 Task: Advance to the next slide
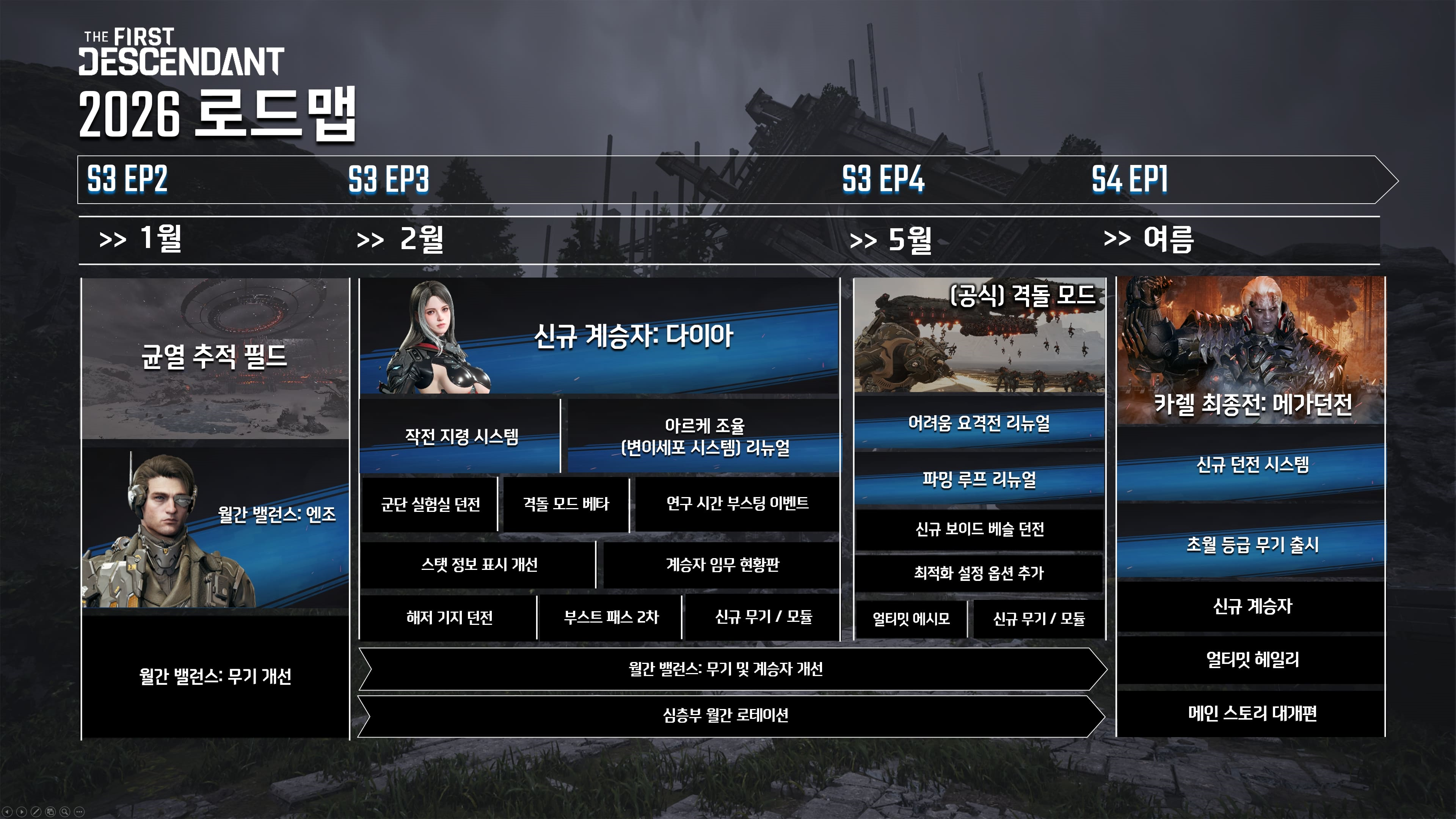[22, 812]
